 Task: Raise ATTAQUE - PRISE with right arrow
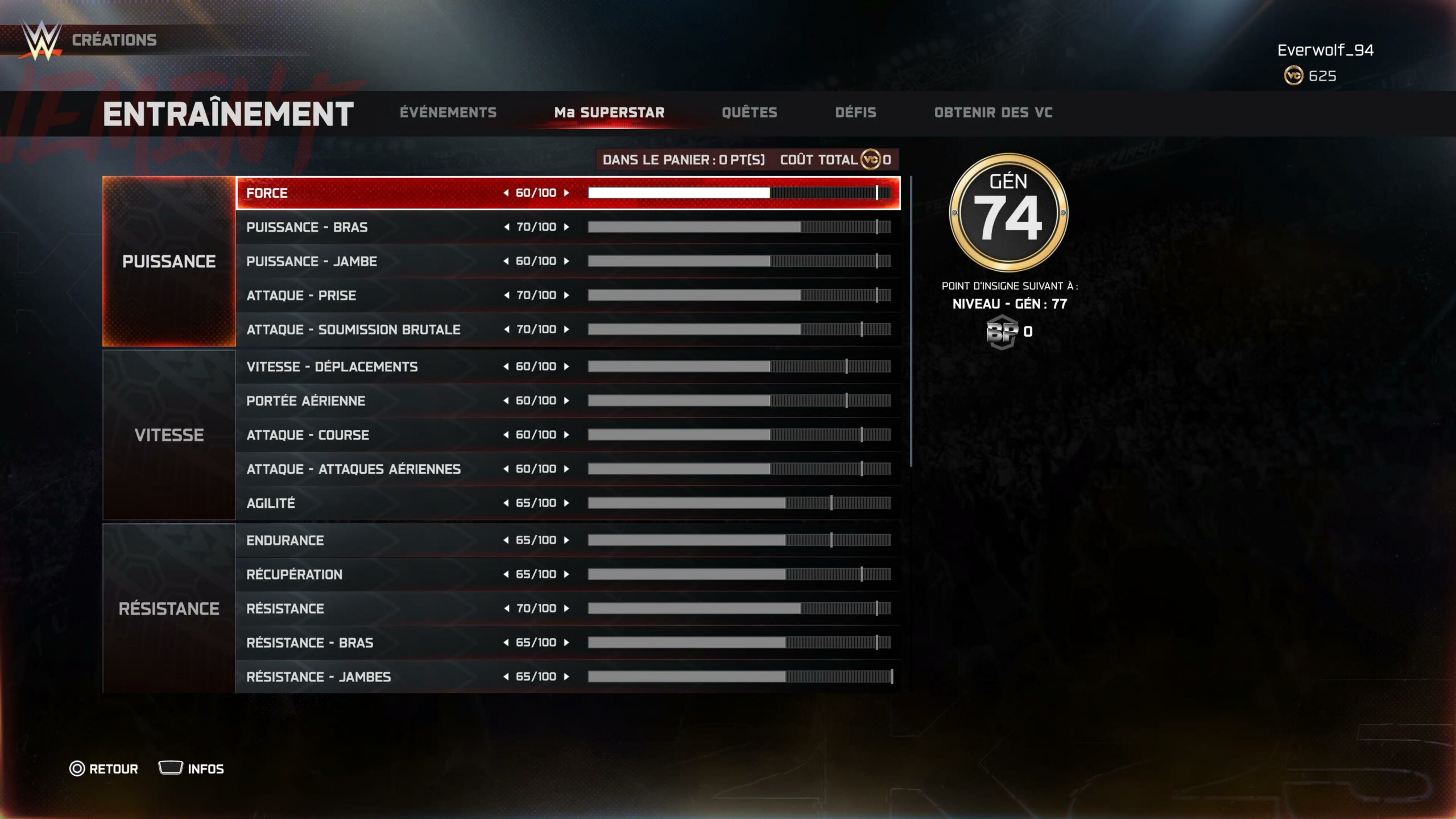click(566, 295)
